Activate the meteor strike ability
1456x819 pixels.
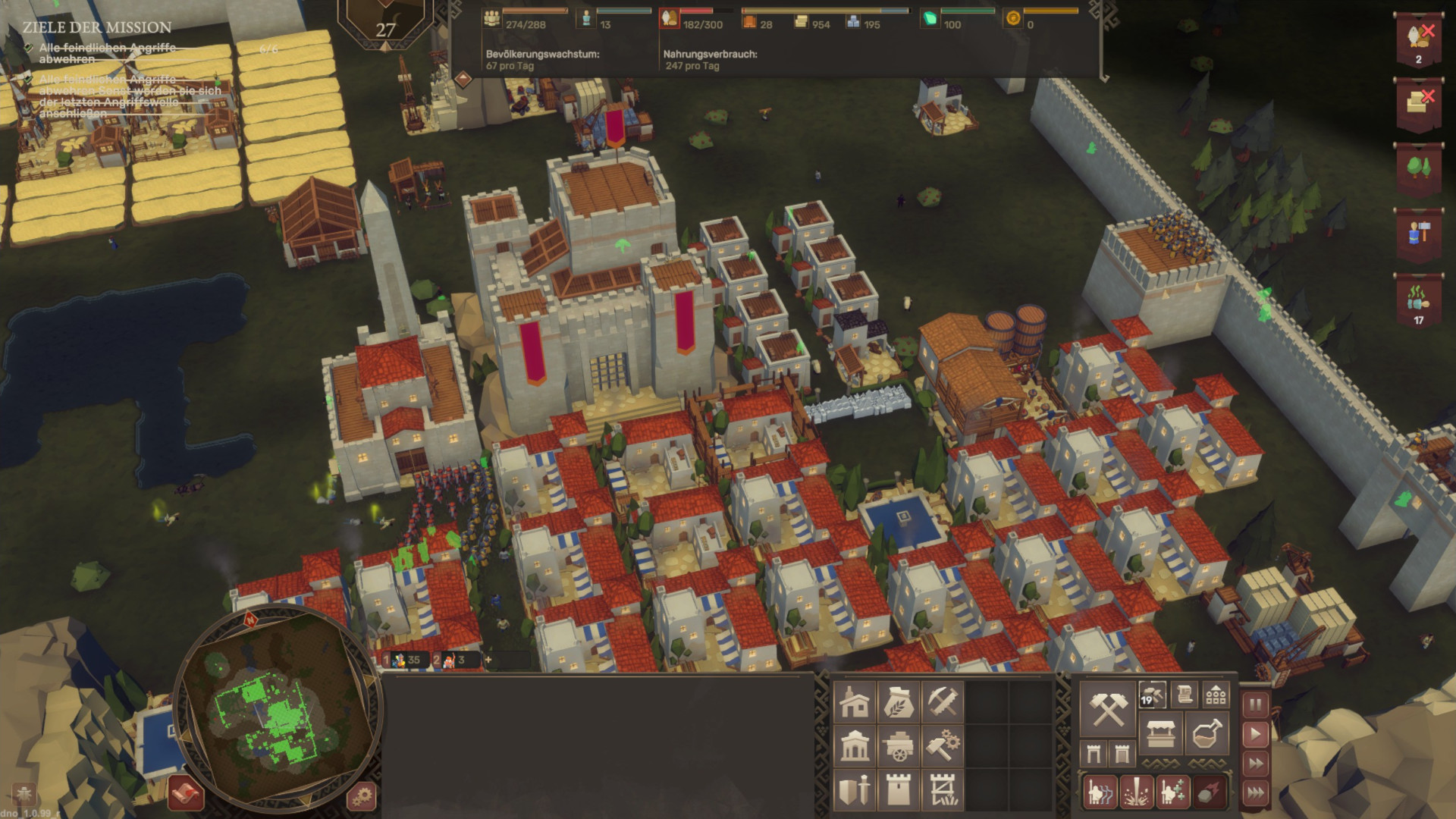pyautogui.click(x=1209, y=792)
